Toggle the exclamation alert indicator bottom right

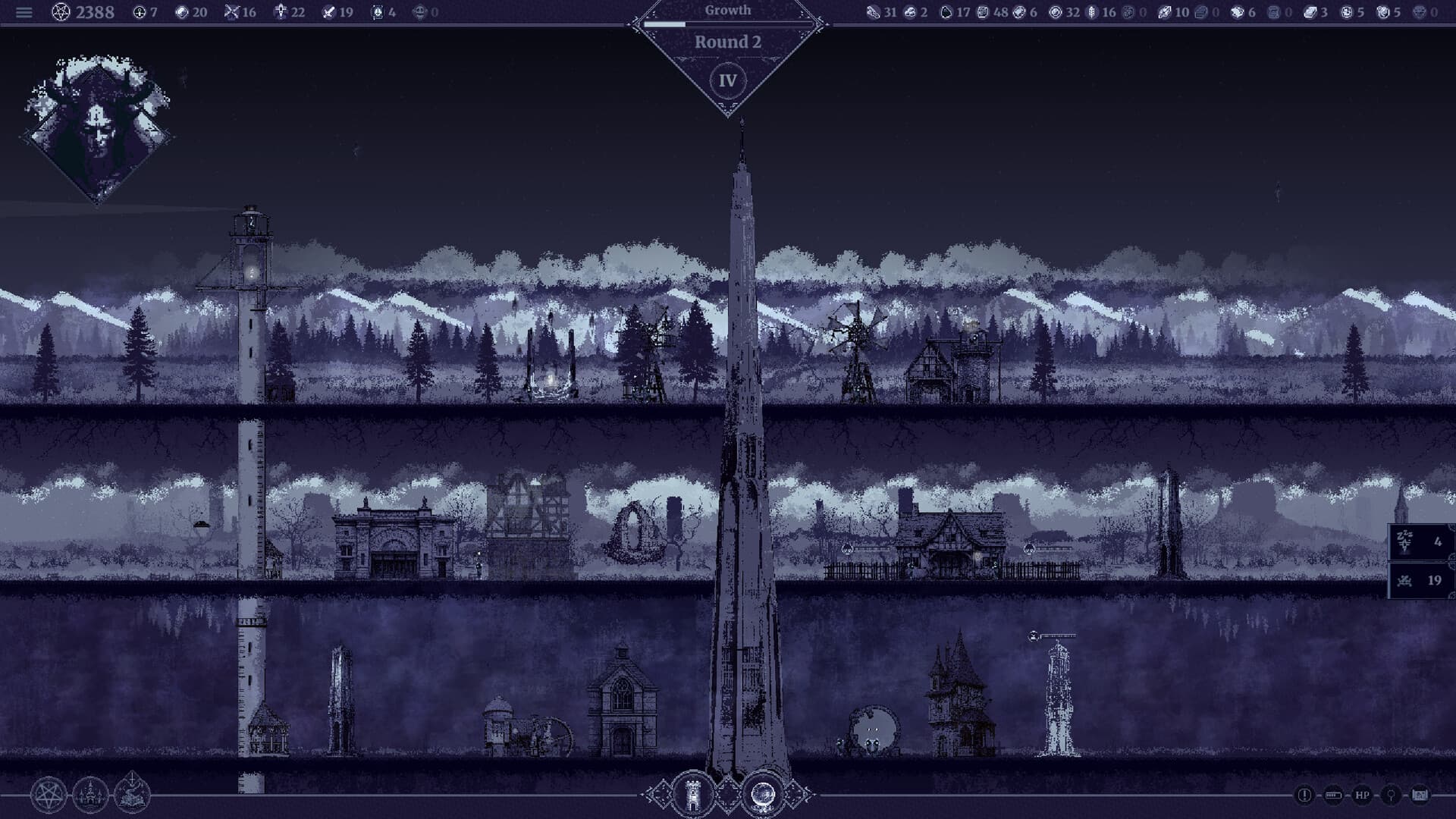coord(1304,795)
